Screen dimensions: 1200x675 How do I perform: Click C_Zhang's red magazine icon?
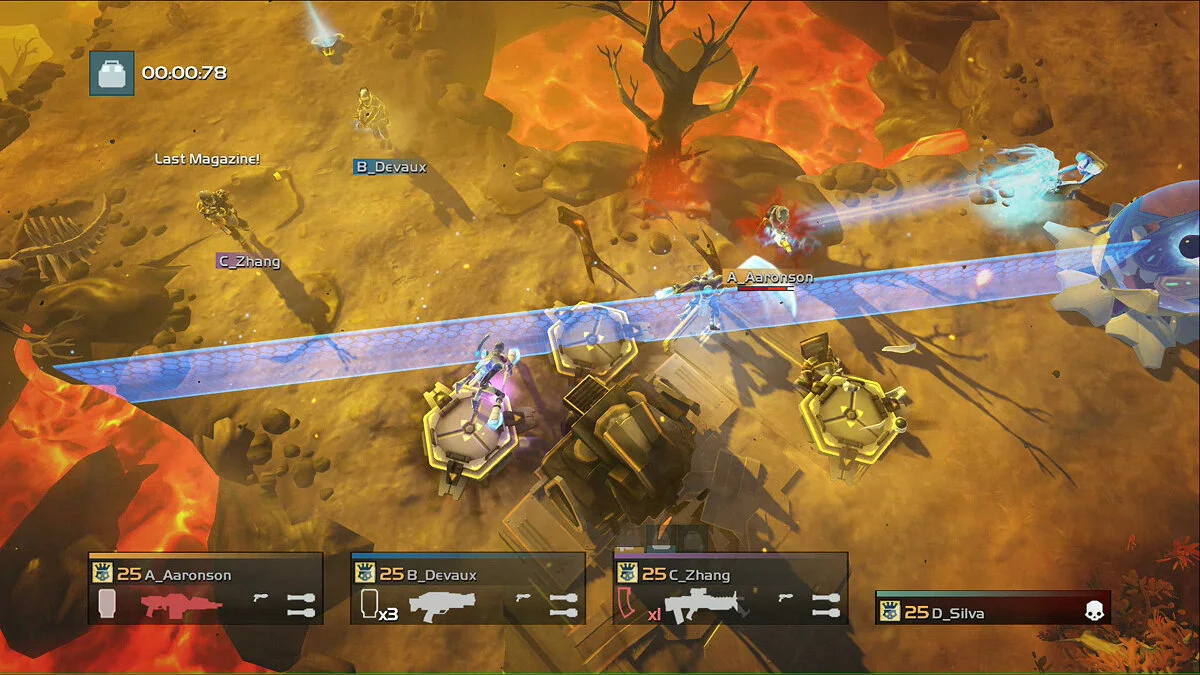[627, 604]
